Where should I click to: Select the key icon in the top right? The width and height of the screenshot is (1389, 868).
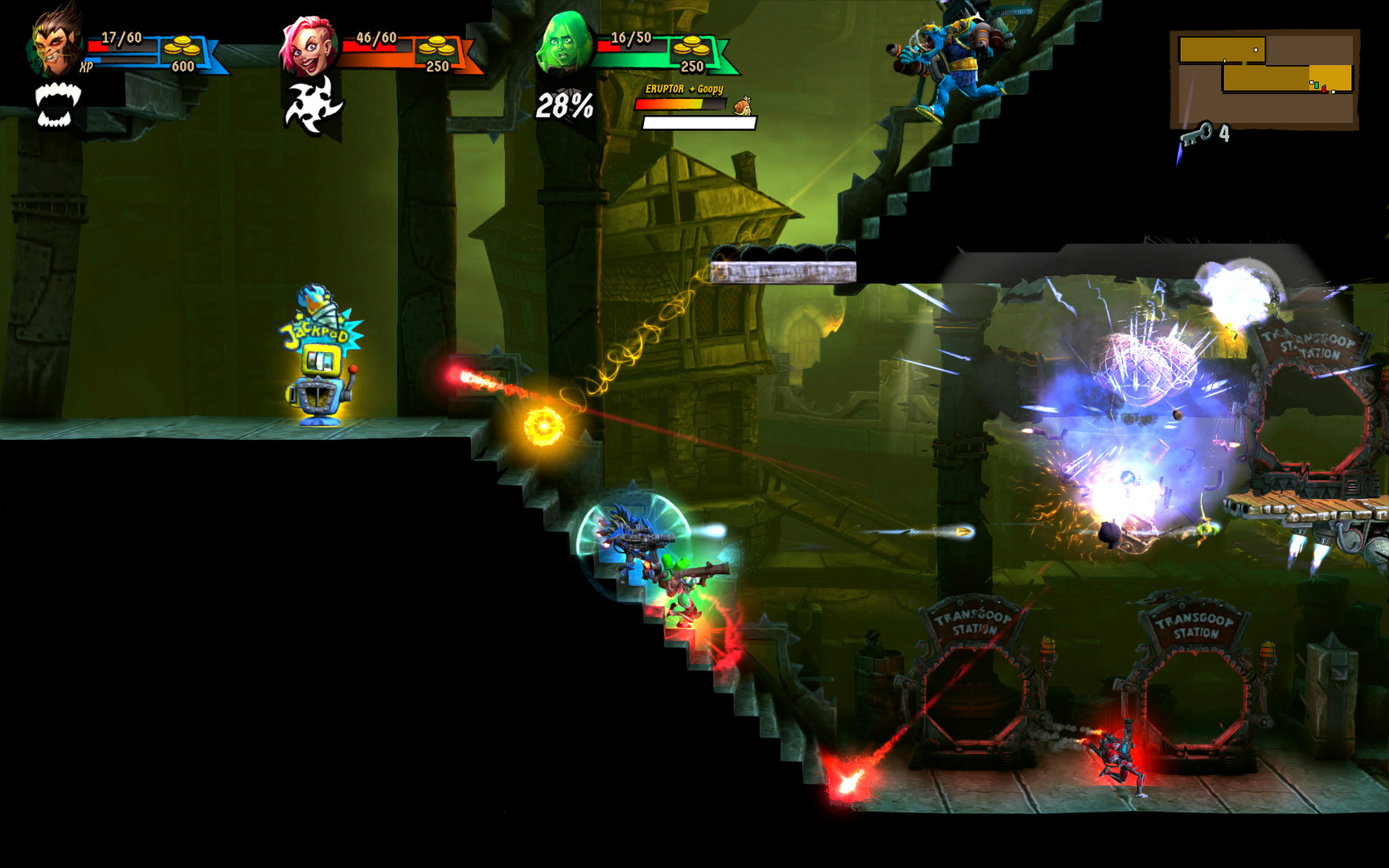coord(1198,133)
